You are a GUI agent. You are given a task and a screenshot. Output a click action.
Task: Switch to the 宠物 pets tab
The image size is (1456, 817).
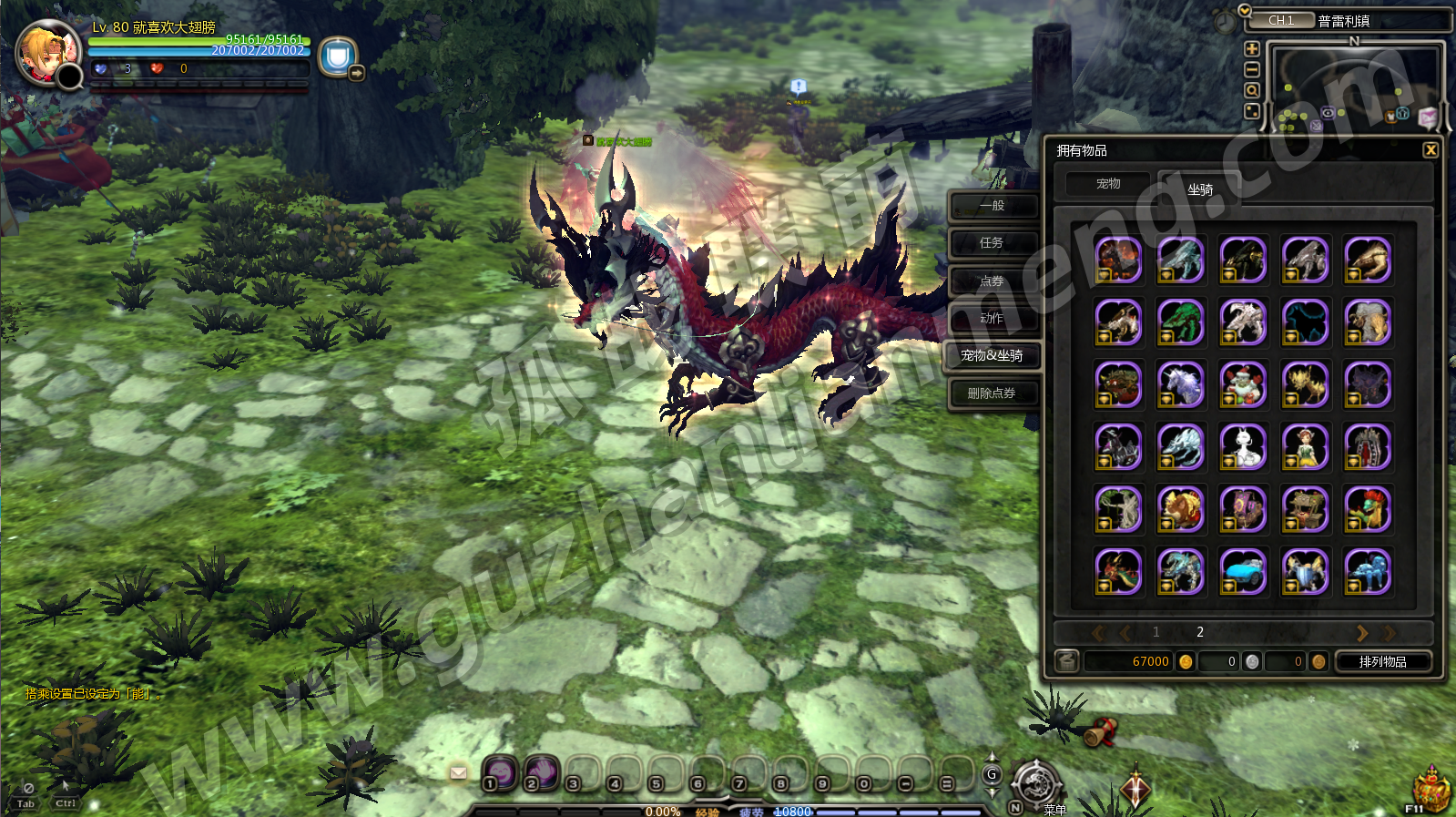coord(1108,185)
